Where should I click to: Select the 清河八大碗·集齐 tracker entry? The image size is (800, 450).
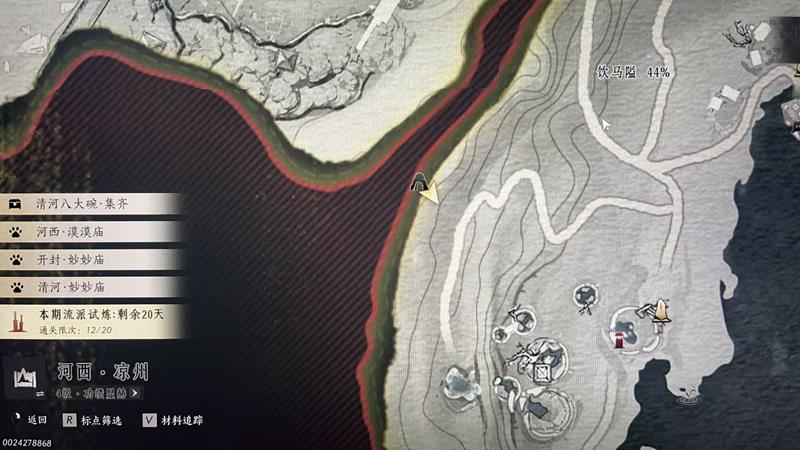90,204
